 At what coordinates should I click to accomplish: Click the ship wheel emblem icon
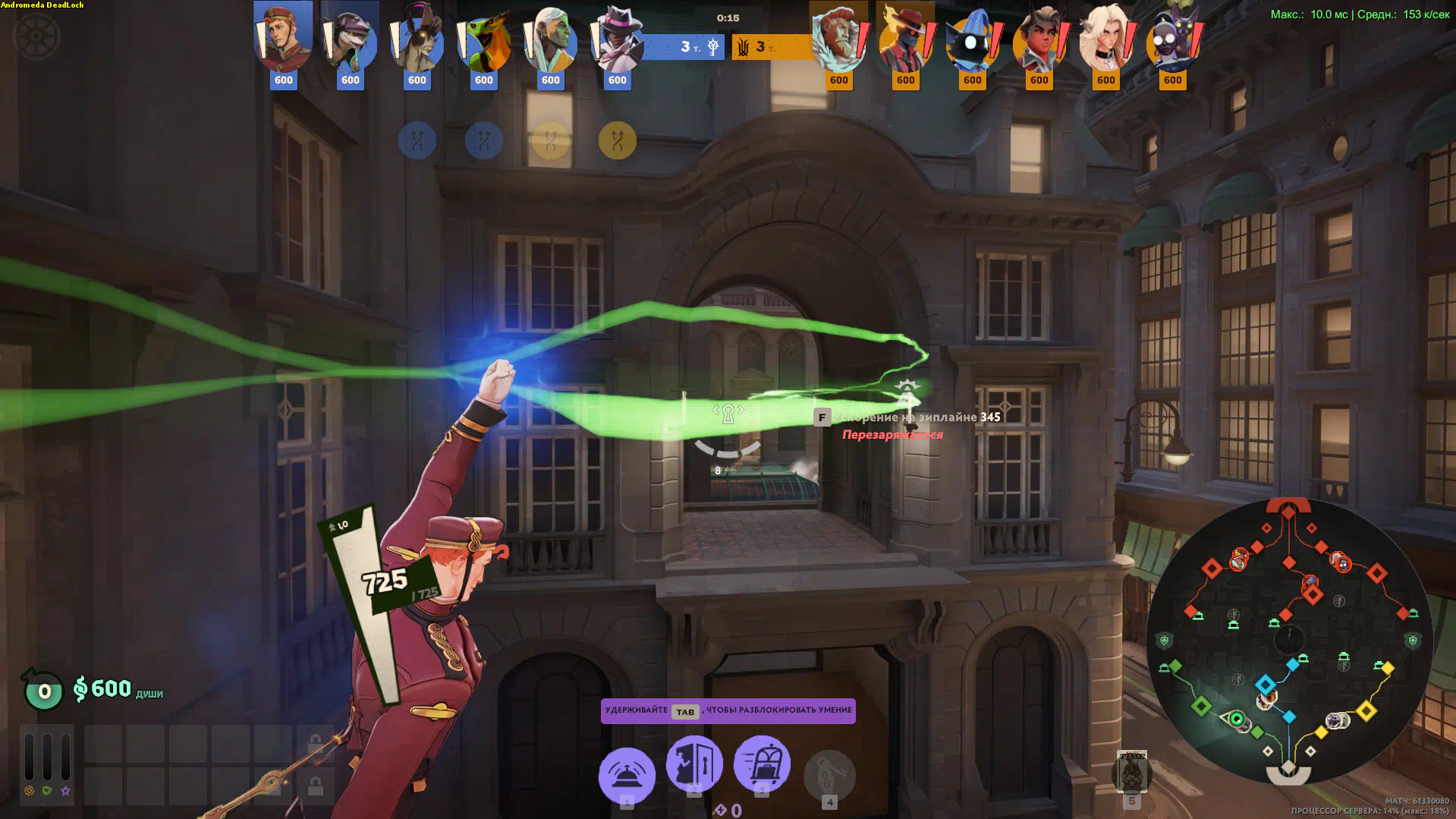tap(35, 36)
